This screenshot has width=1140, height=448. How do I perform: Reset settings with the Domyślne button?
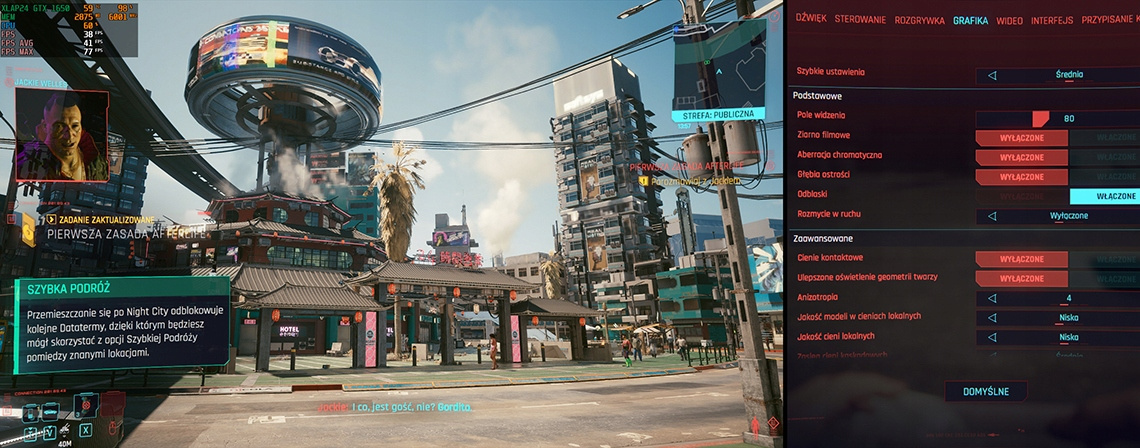(x=985, y=392)
